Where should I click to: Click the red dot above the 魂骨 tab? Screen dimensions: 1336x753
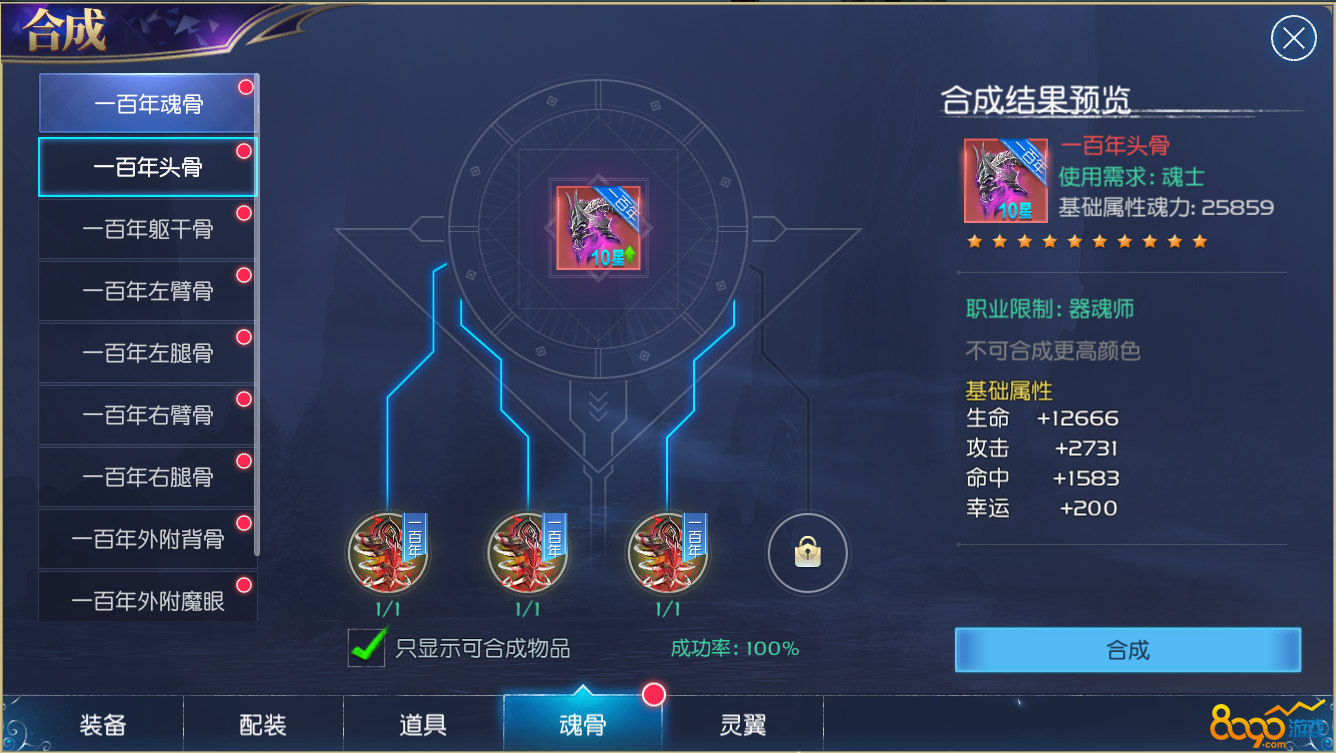click(655, 694)
